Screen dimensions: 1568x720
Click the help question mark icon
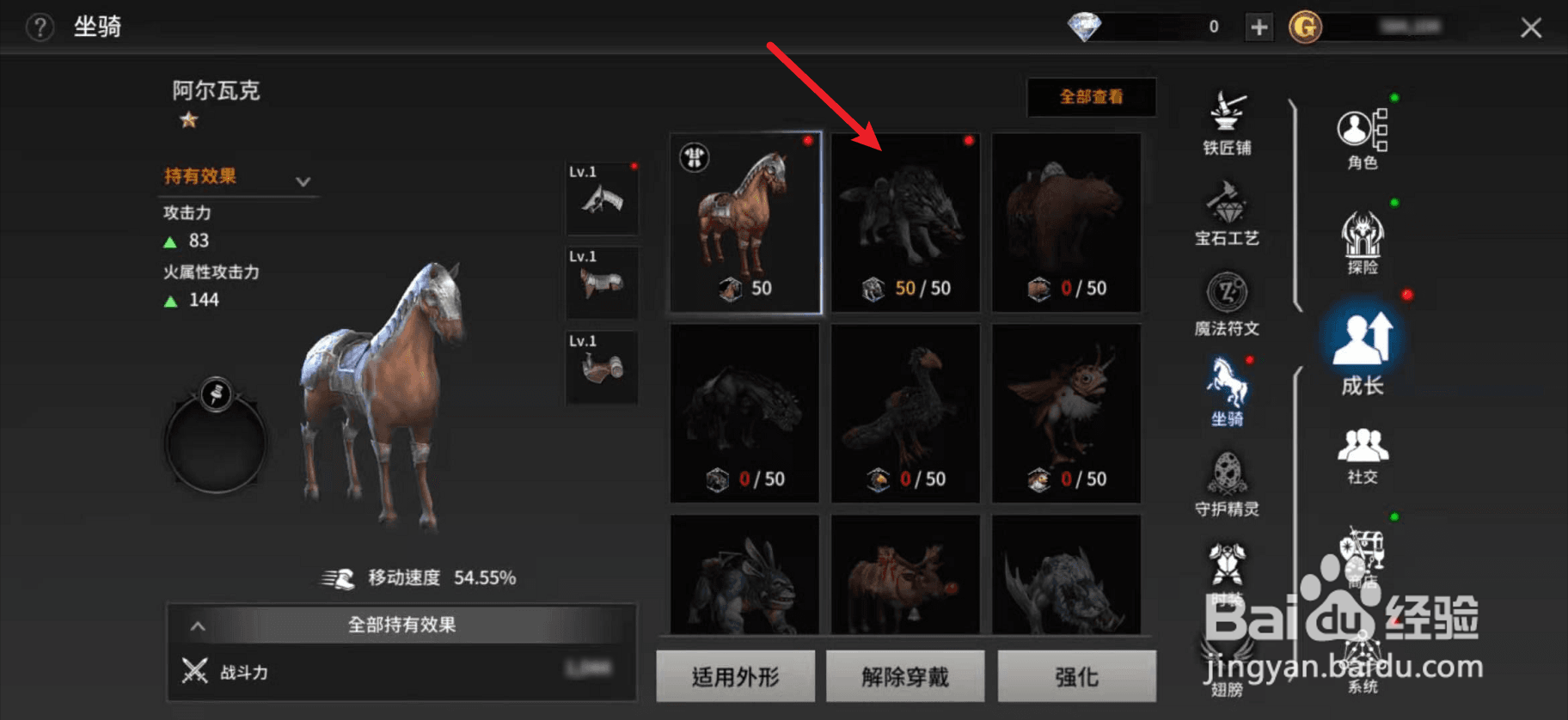pyautogui.click(x=39, y=27)
